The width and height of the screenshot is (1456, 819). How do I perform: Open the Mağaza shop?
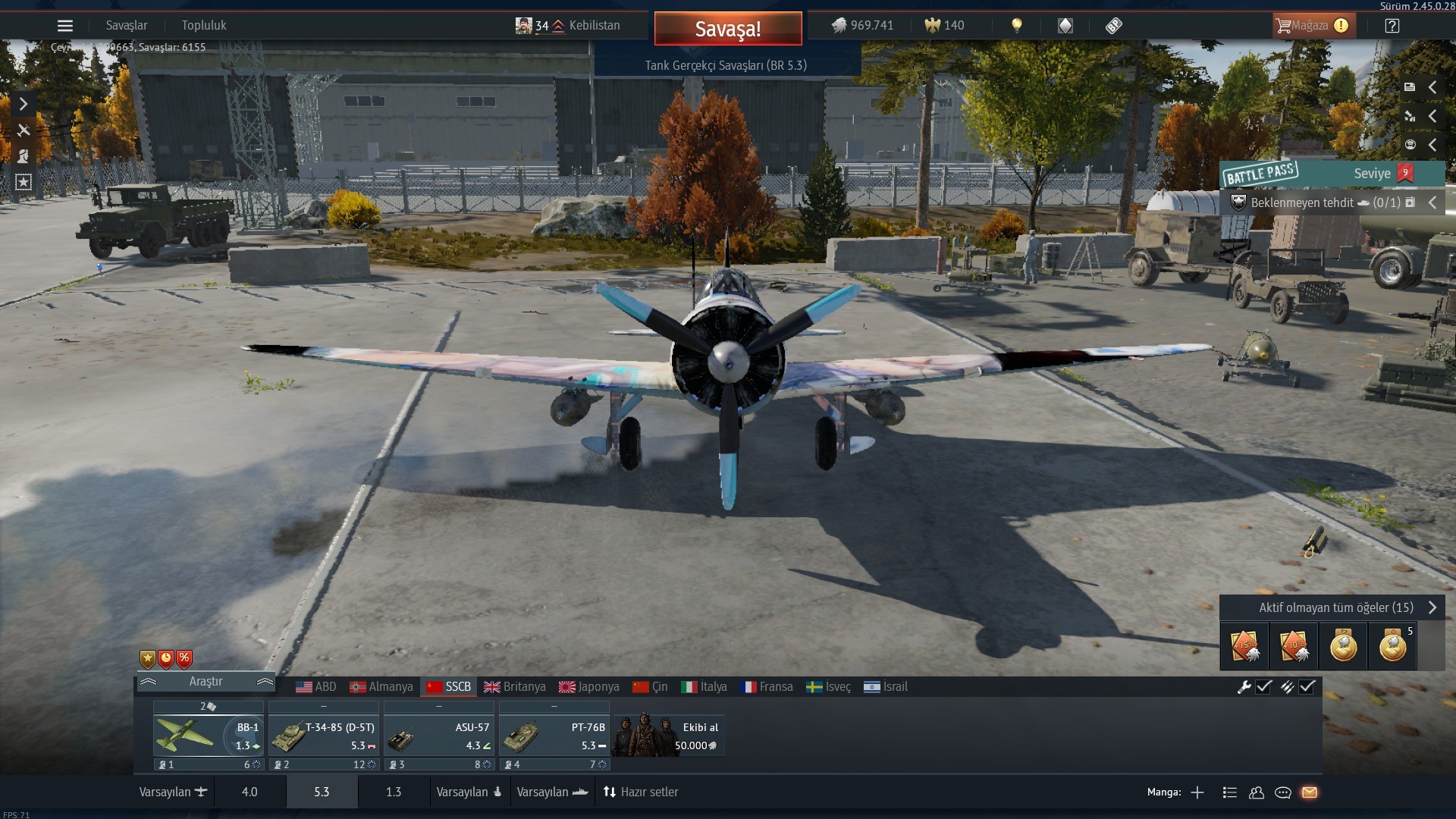(1312, 26)
